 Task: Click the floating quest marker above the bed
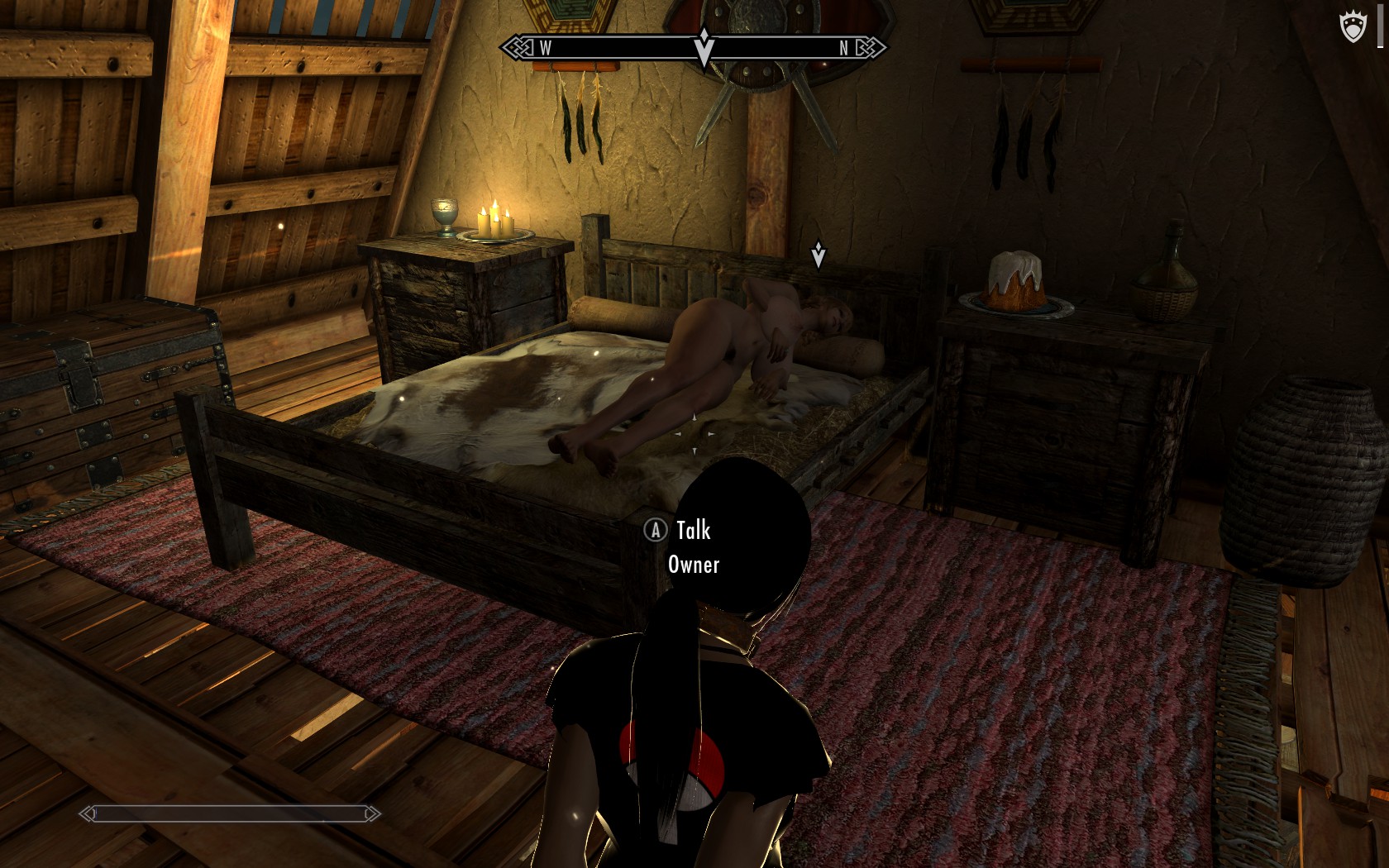[x=818, y=254]
